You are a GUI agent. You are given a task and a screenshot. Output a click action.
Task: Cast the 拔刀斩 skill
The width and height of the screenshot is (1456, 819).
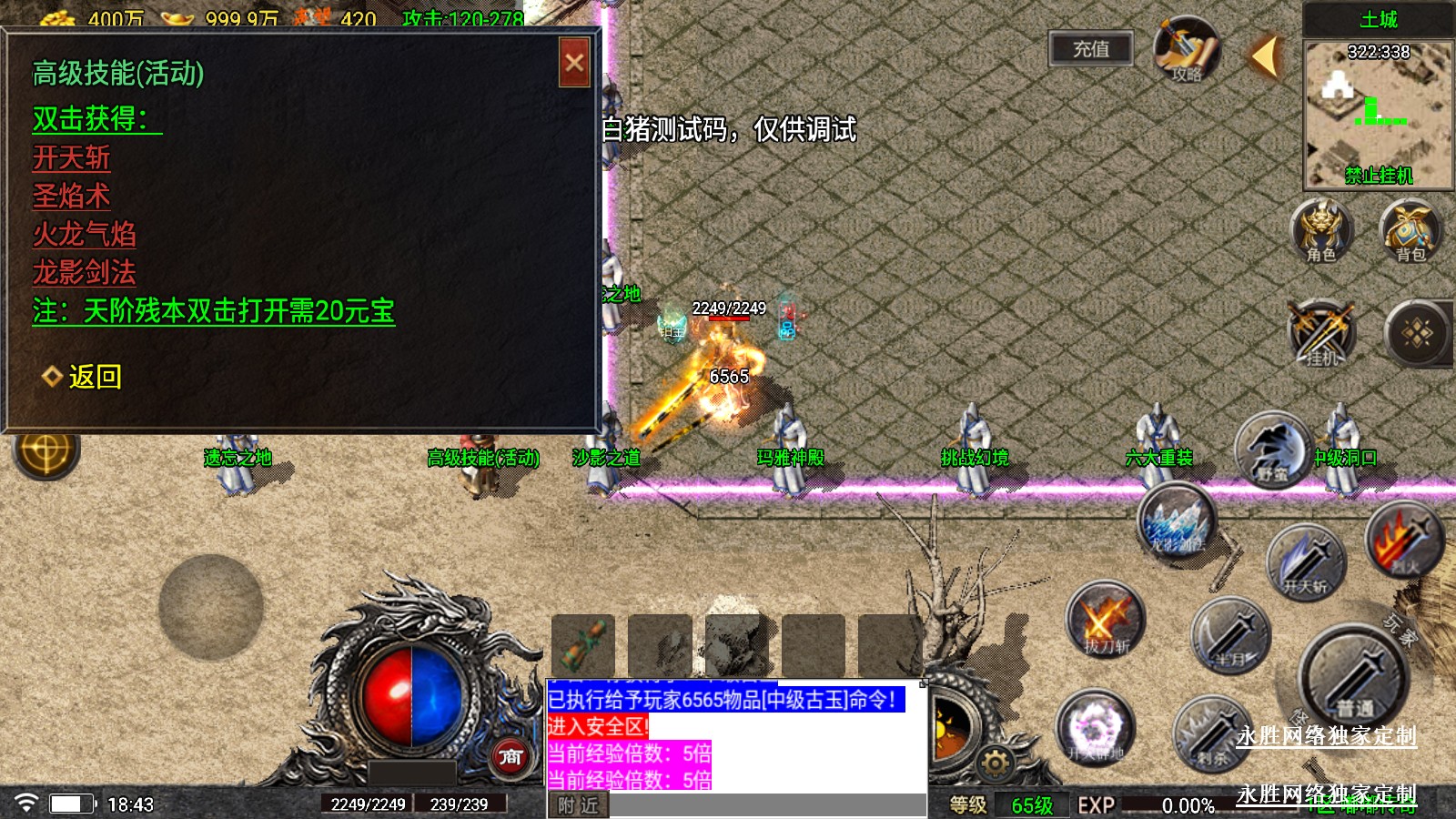(1105, 622)
